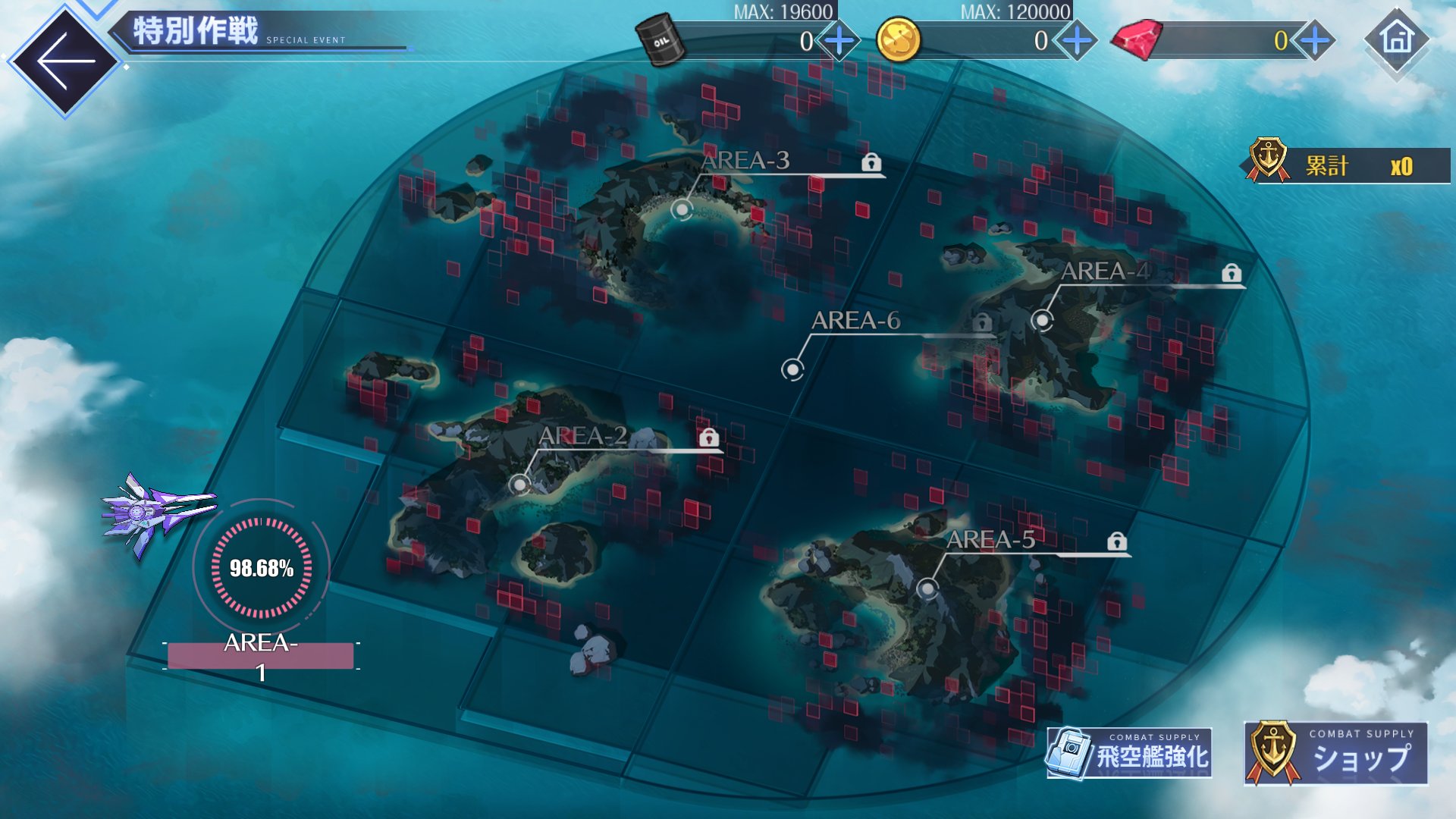Add more gold coins with the plus button
Image resolution: width=1456 pixels, height=819 pixels.
[x=1077, y=40]
